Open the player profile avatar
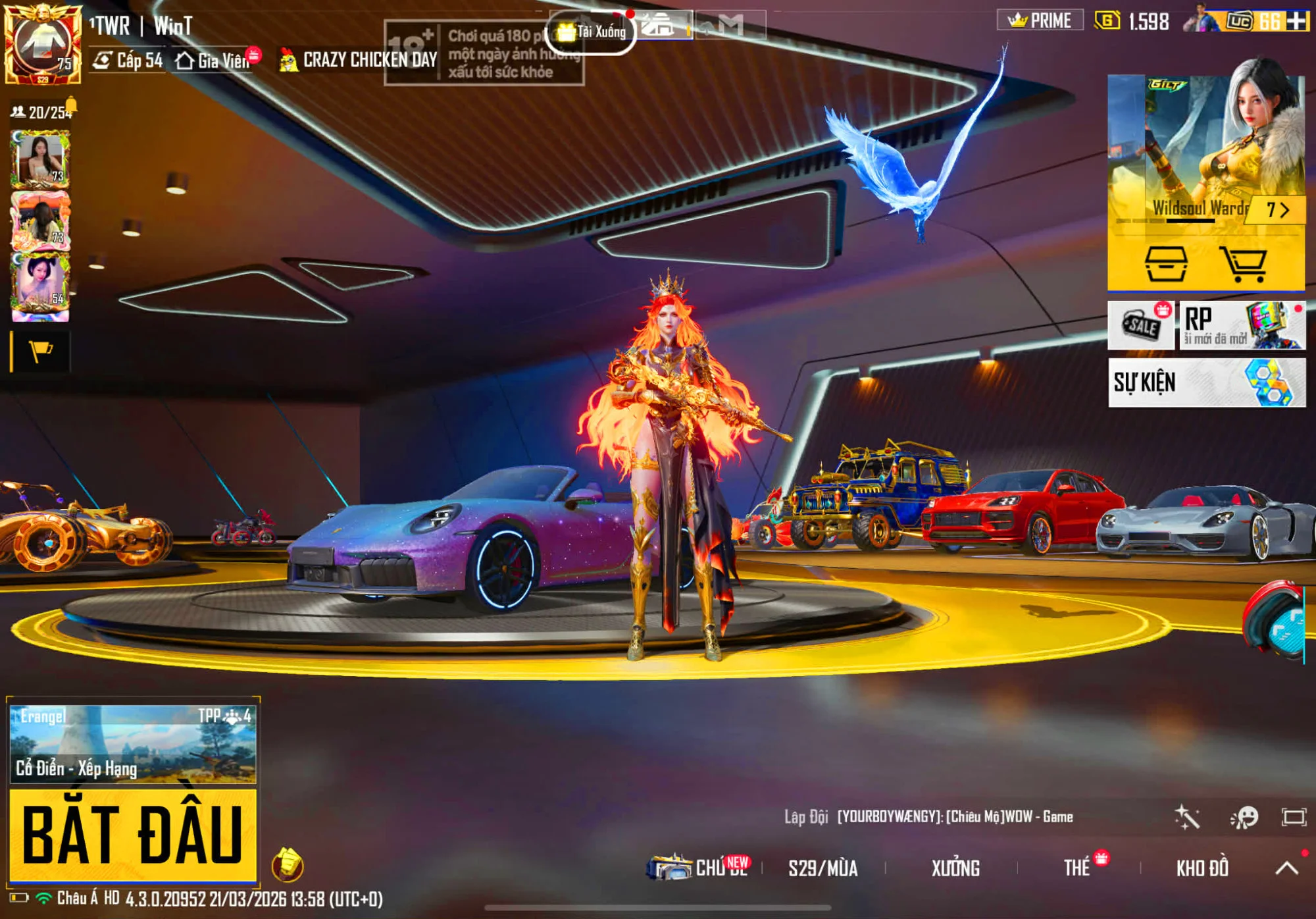Image resolution: width=1316 pixels, height=919 pixels. [x=43, y=43]
